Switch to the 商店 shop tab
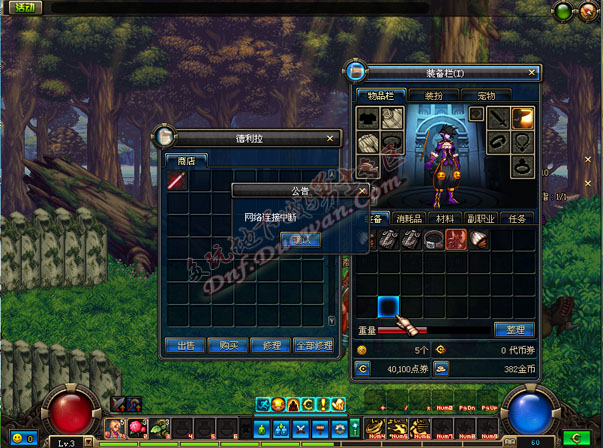The width and height of the screenshot is (603, 448). [x=186, y=159]
